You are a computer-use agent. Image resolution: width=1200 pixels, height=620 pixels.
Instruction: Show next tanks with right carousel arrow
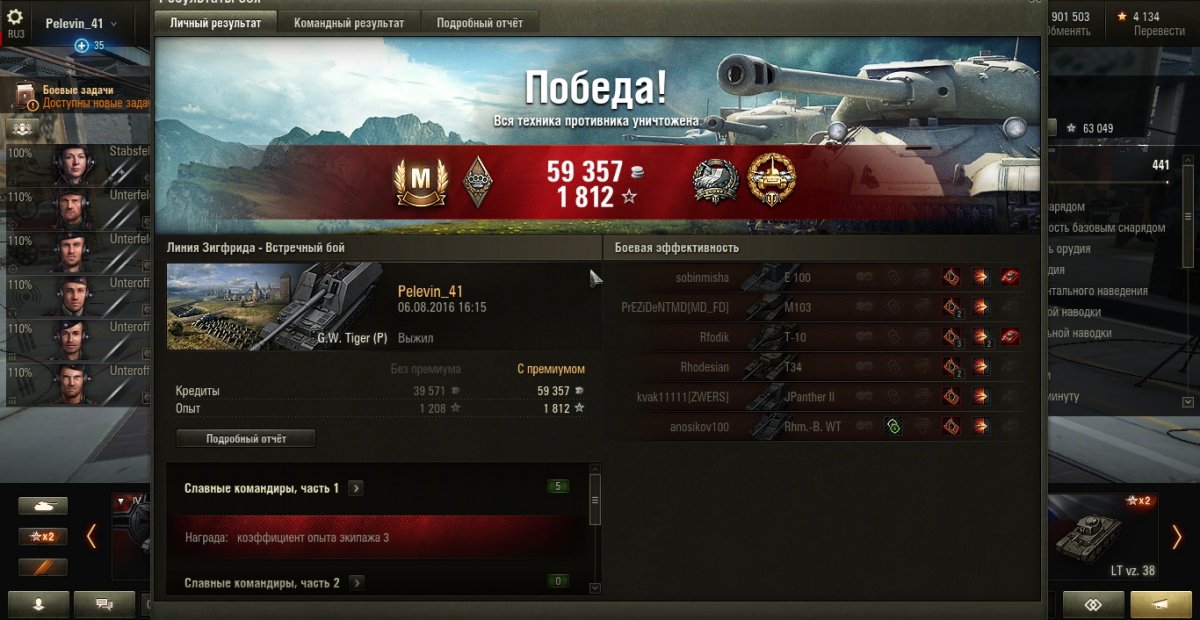[1177, 537]
